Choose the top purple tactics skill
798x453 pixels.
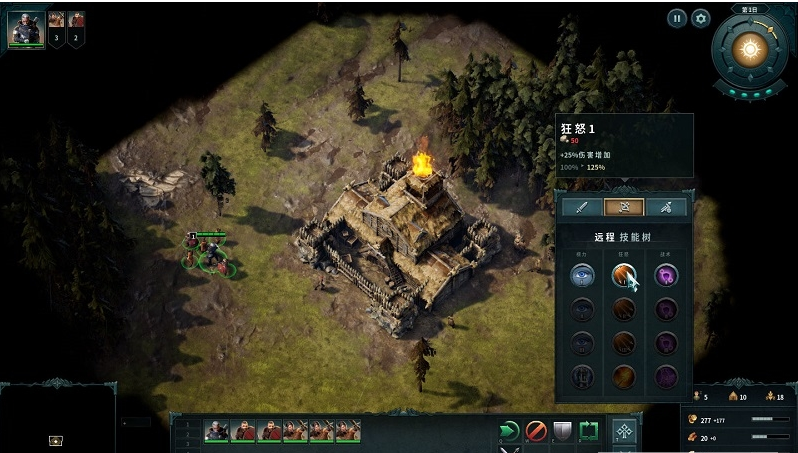pos(666,275)
